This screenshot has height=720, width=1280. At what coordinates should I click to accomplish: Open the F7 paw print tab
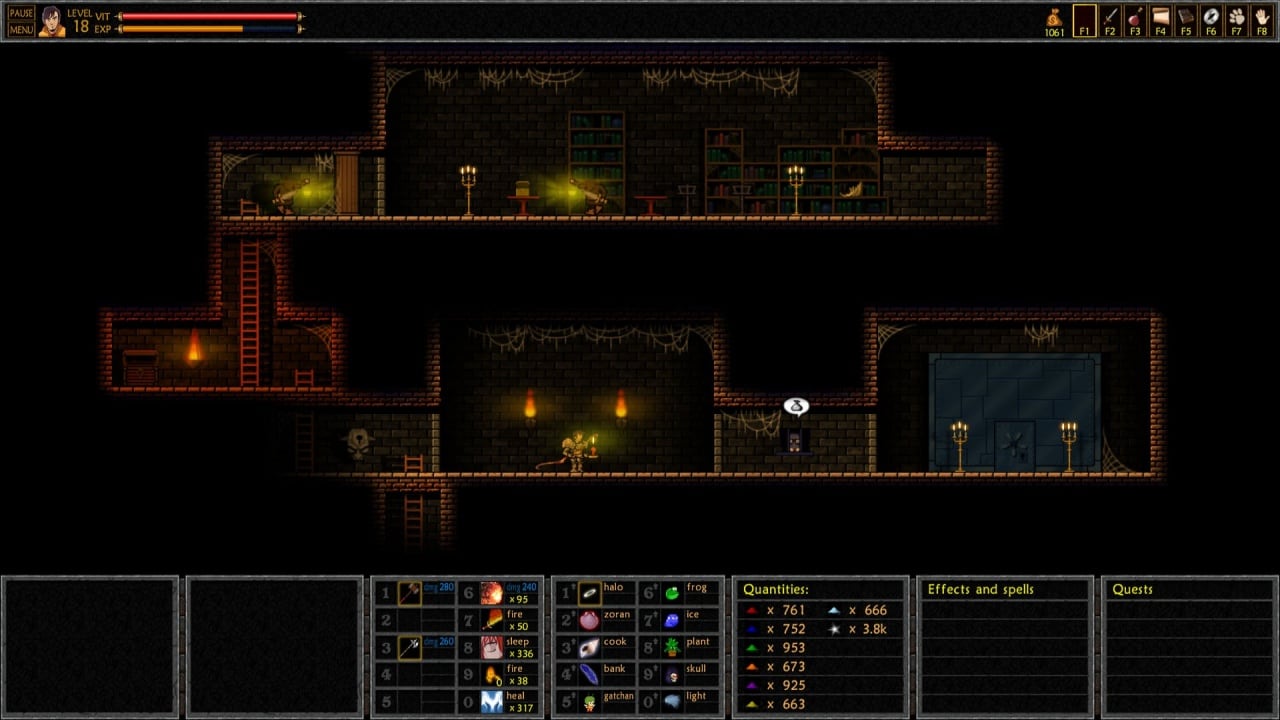coord(1237,20)
